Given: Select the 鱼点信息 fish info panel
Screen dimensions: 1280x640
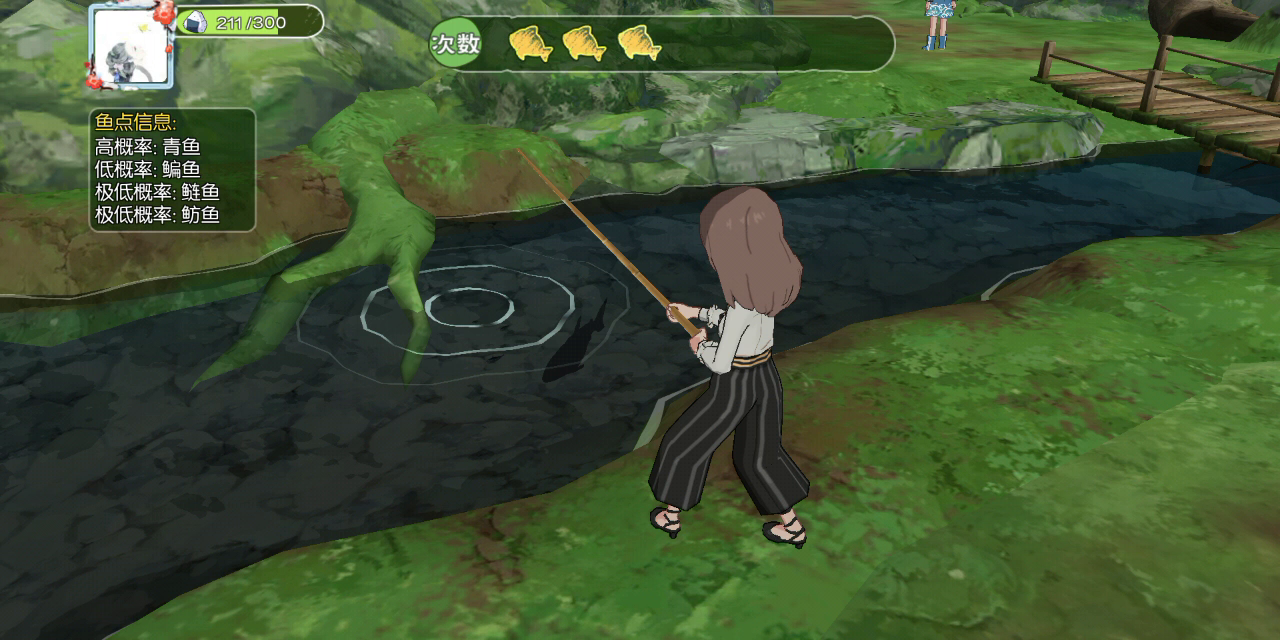Looking at the screenshot, I should (172, 170).
